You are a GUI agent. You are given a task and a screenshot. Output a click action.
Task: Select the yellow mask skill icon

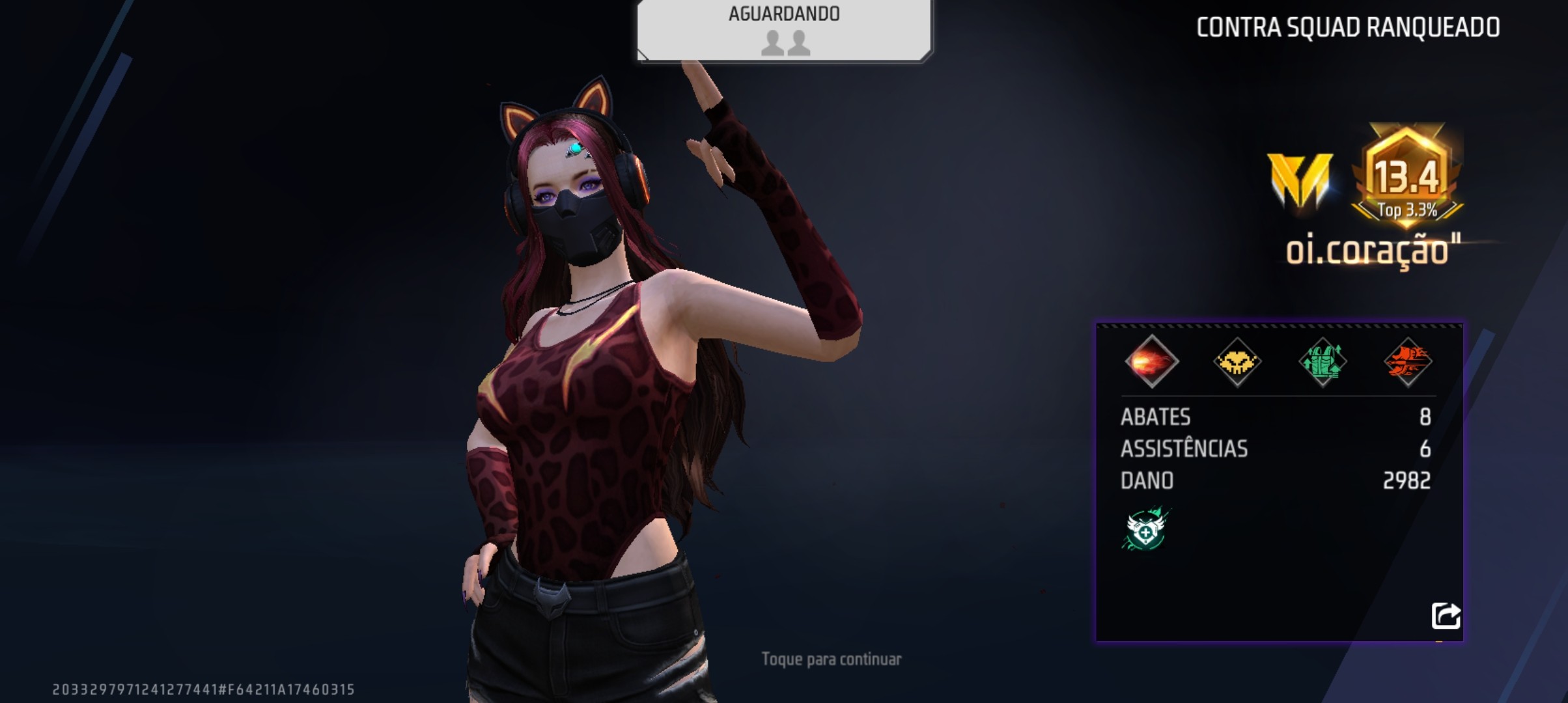click(1237, 362)
